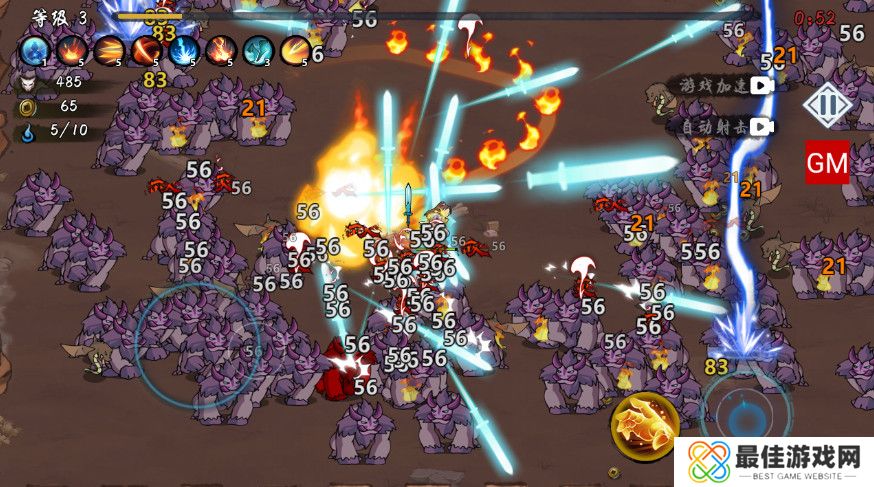The height and width of the screenshot is (487, 874).
Task: Select the blue lightning strike skill icon
Action: click(x=184, y=49)
